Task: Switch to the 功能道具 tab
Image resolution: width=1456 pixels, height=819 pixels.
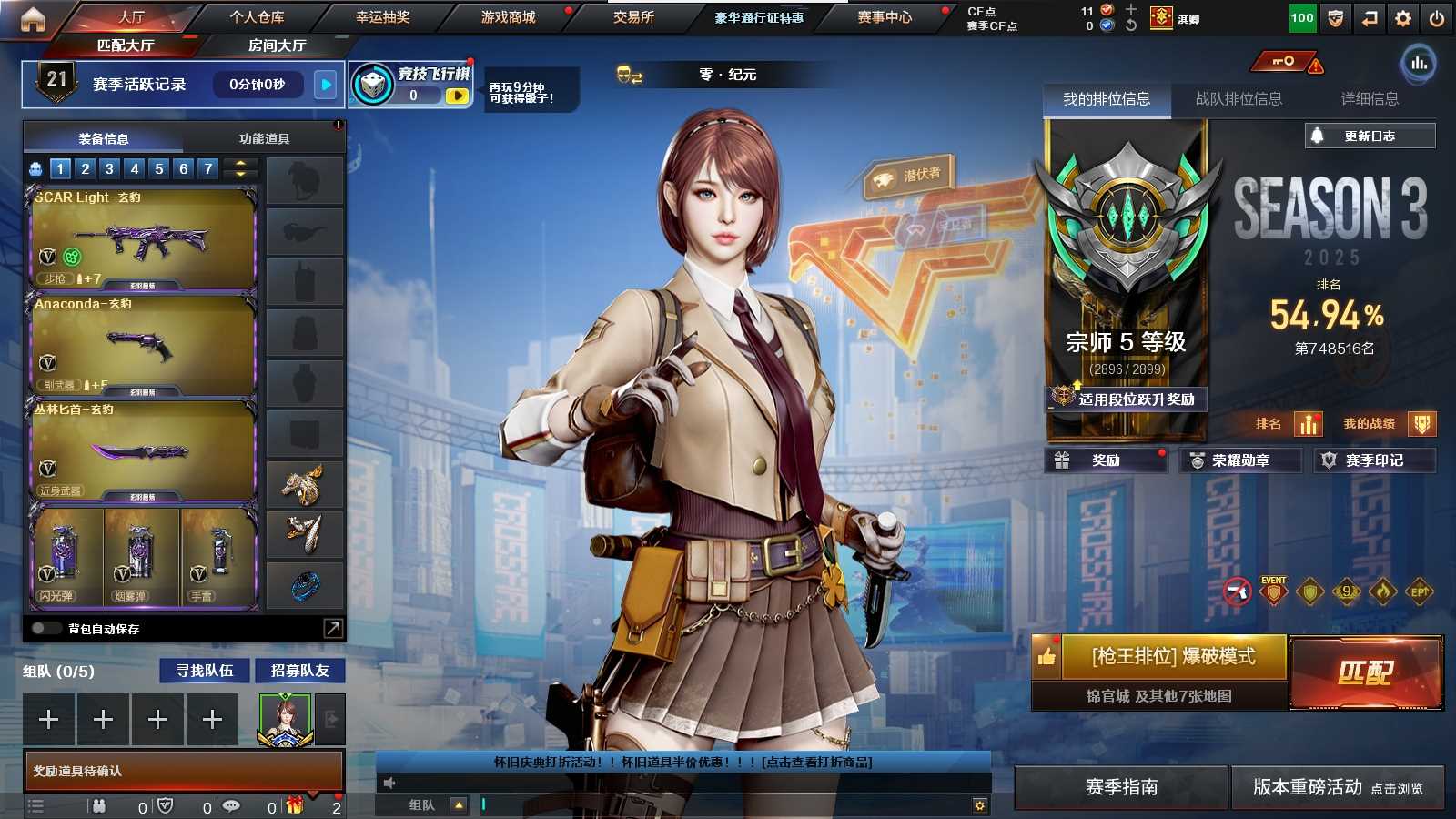Action: [264, 139]
